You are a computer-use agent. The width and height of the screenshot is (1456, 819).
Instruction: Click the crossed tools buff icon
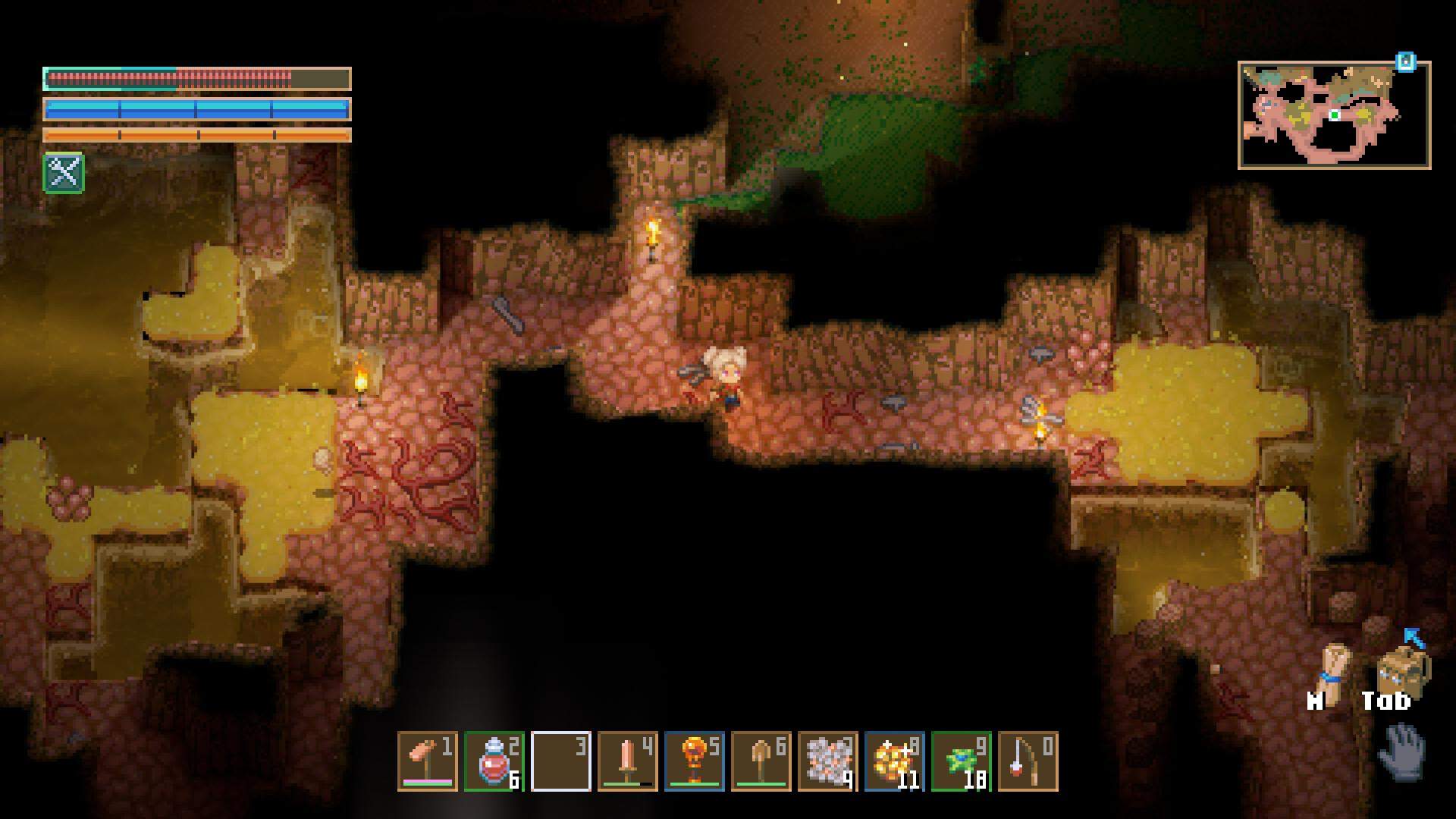64,173
